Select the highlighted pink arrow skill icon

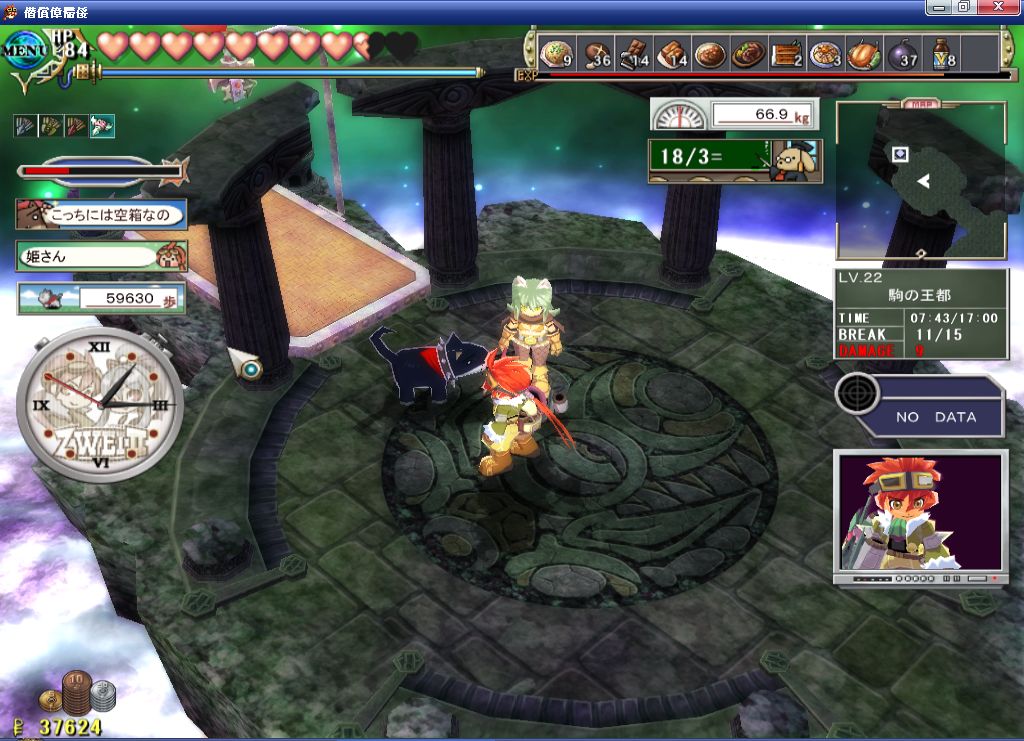click(x=102, y=125)
